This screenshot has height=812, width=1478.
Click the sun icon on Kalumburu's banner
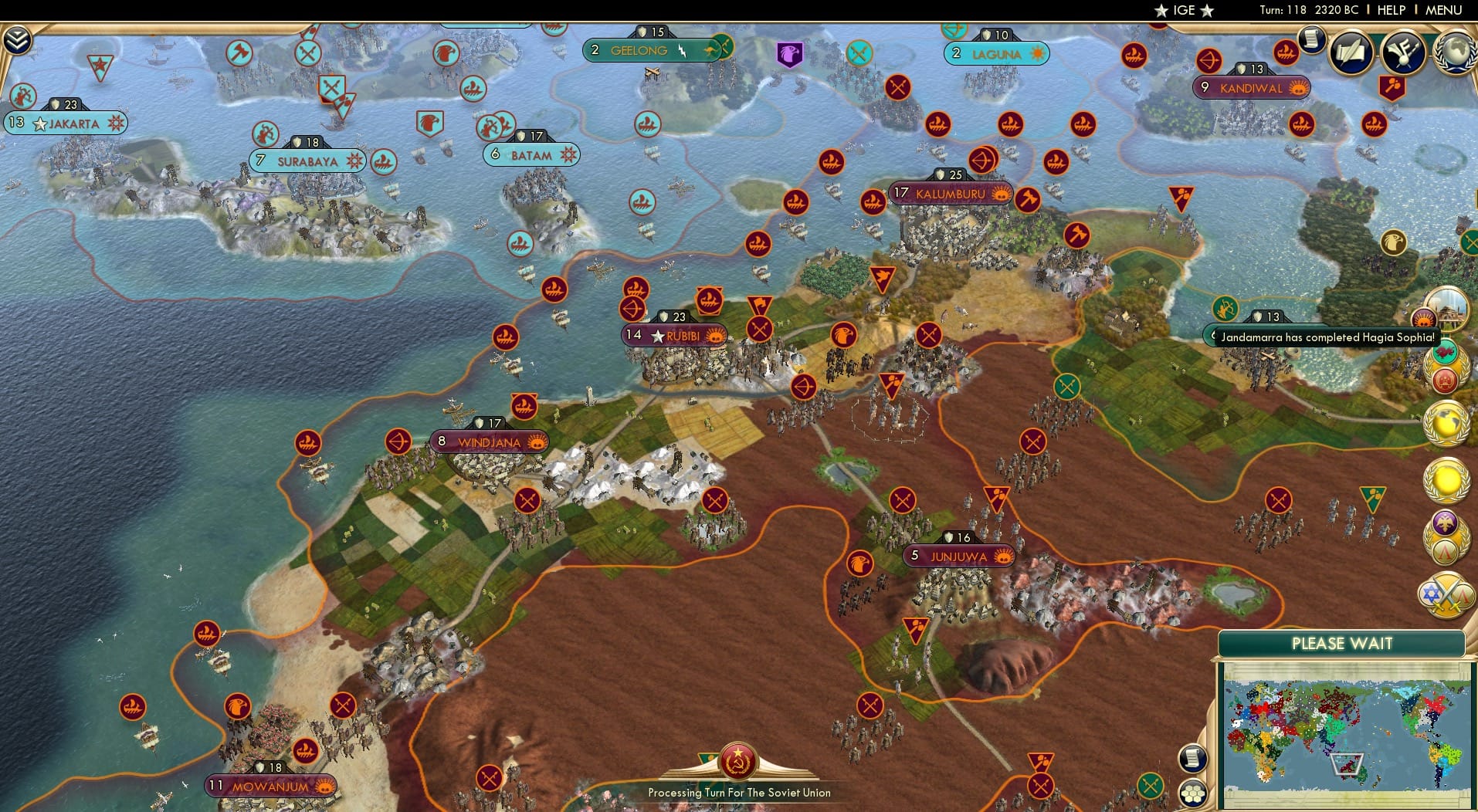[1002, 195]
